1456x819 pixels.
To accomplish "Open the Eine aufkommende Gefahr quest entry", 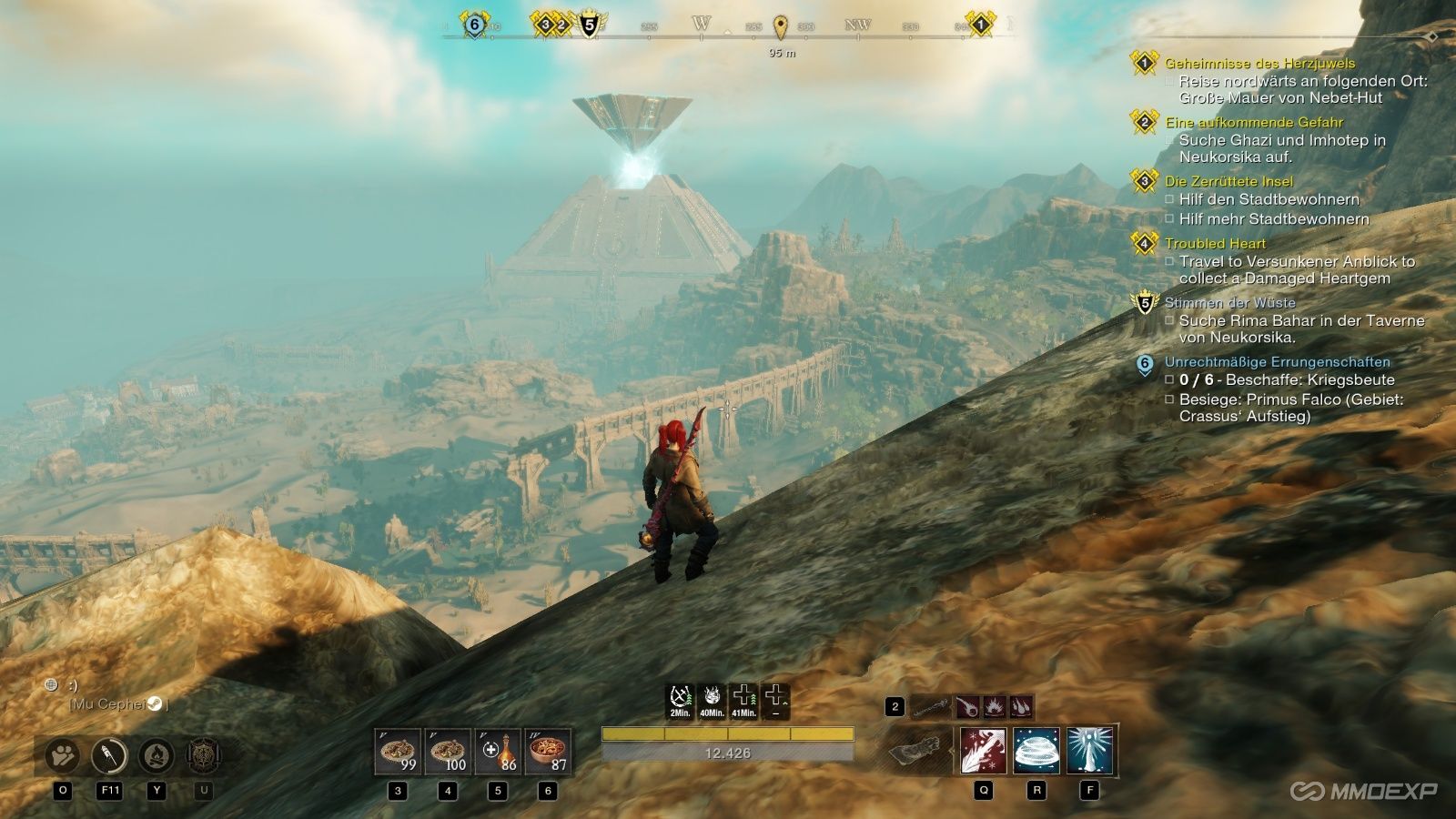I will (1253, 122).
